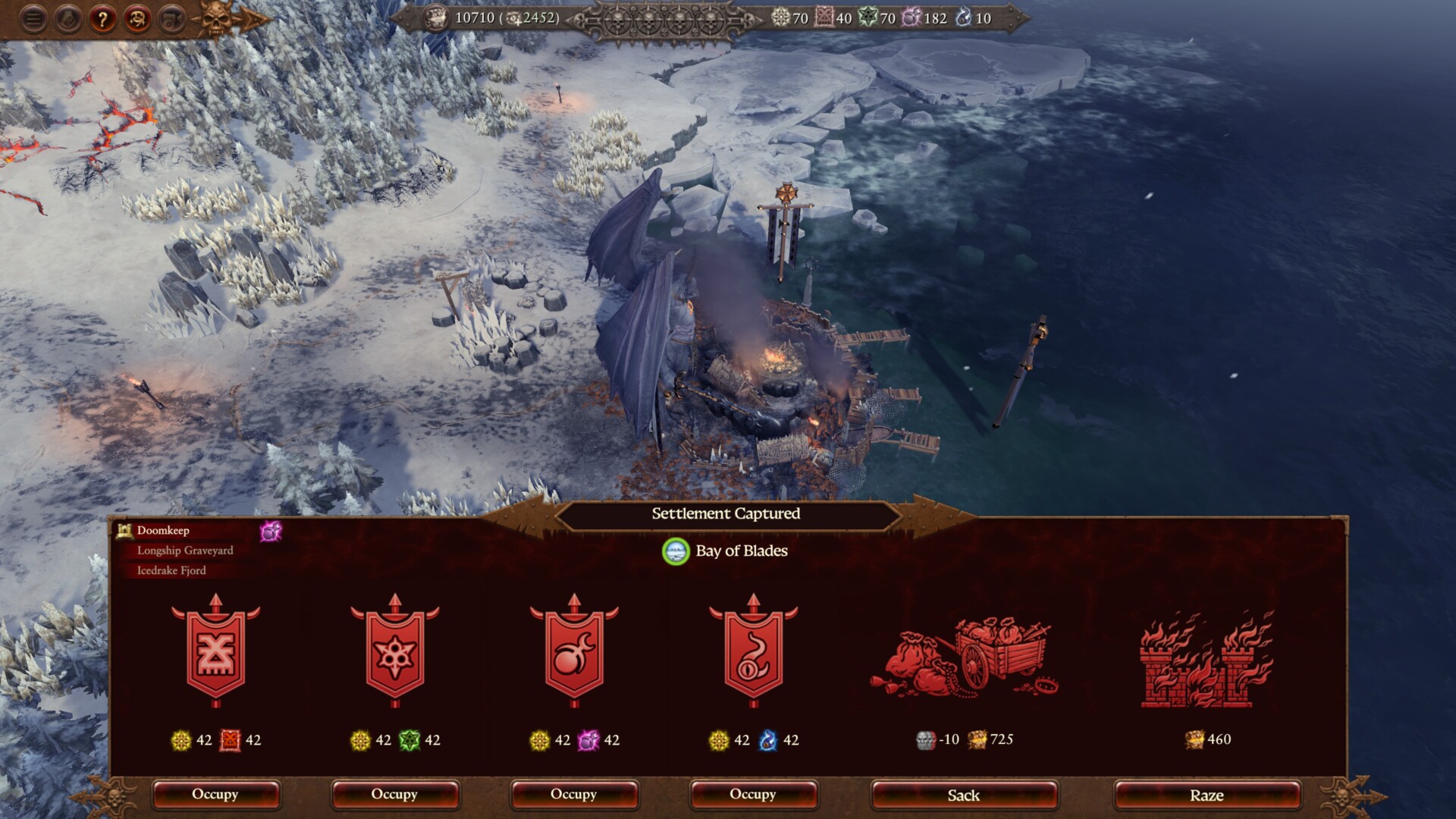Raze the captured settlement
This screenshot has height=819, width=1456.
1207,795
